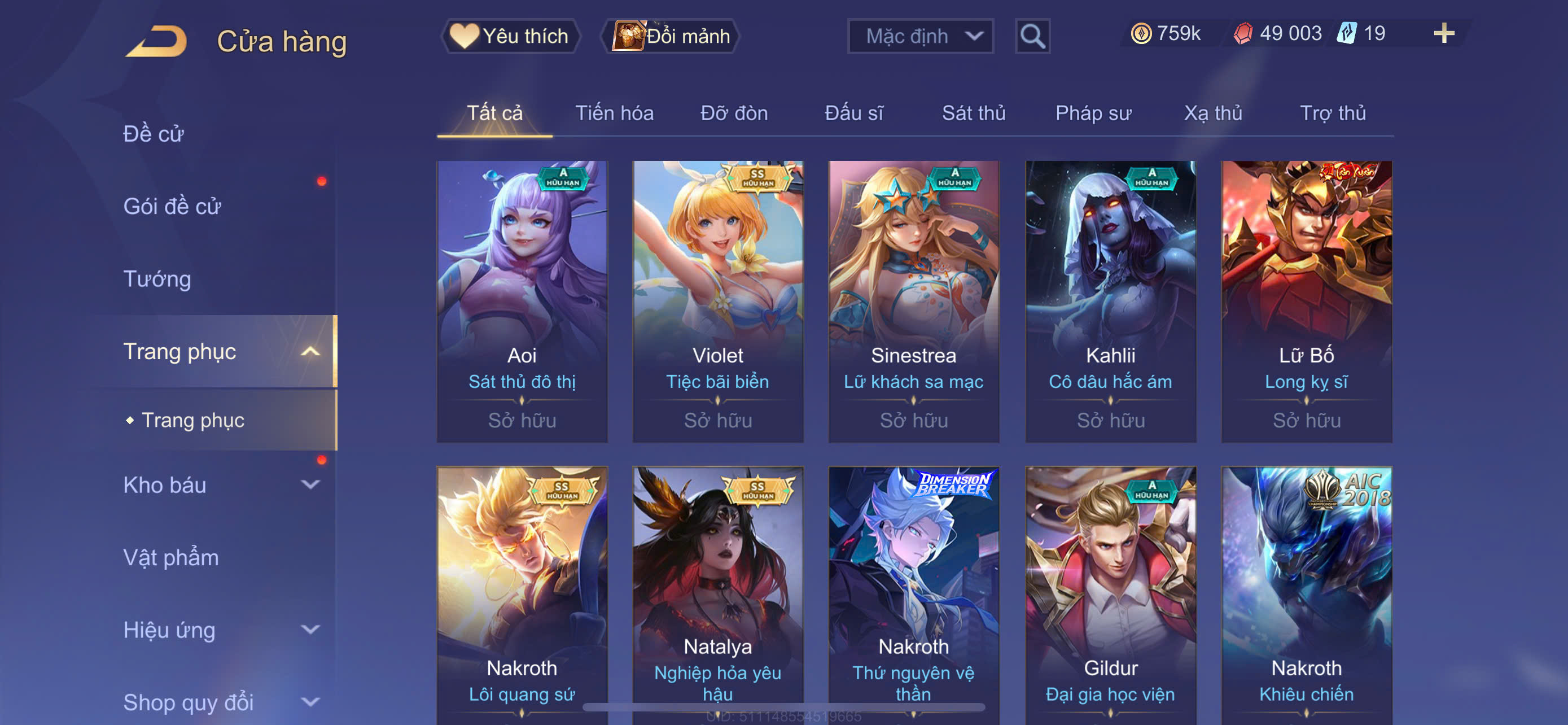The image size is (1568, 725).
Task: Select the Aoi Sát thủ đô thị skin card
Action: 522,301
